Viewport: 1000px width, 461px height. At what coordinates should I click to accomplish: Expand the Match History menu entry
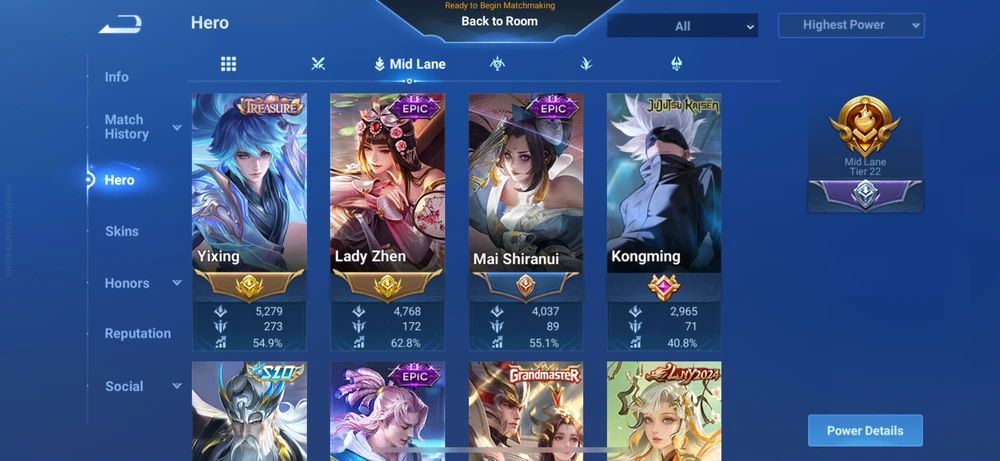point(140,127)
